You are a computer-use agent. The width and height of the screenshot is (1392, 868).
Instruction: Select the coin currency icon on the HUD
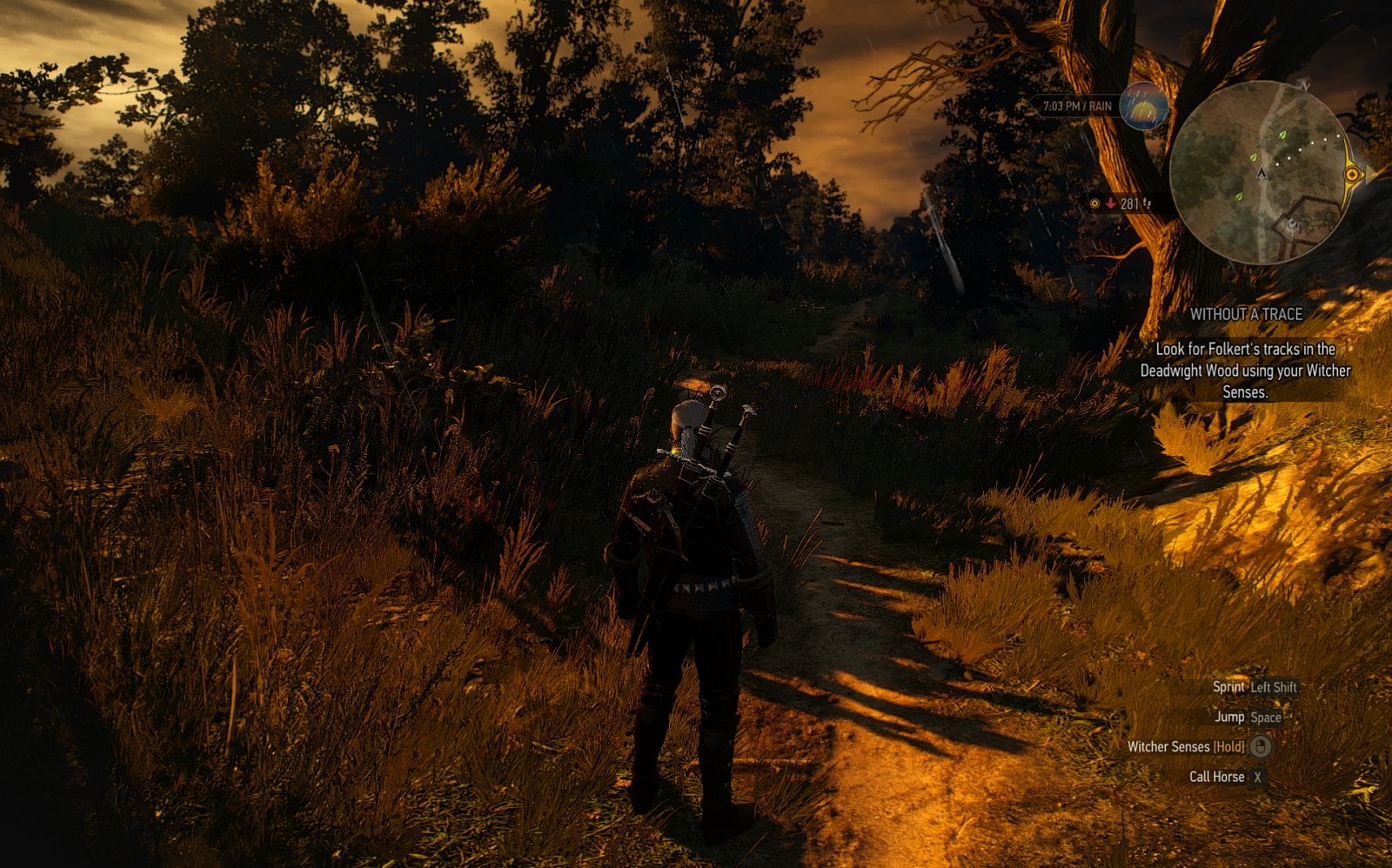1094,203
